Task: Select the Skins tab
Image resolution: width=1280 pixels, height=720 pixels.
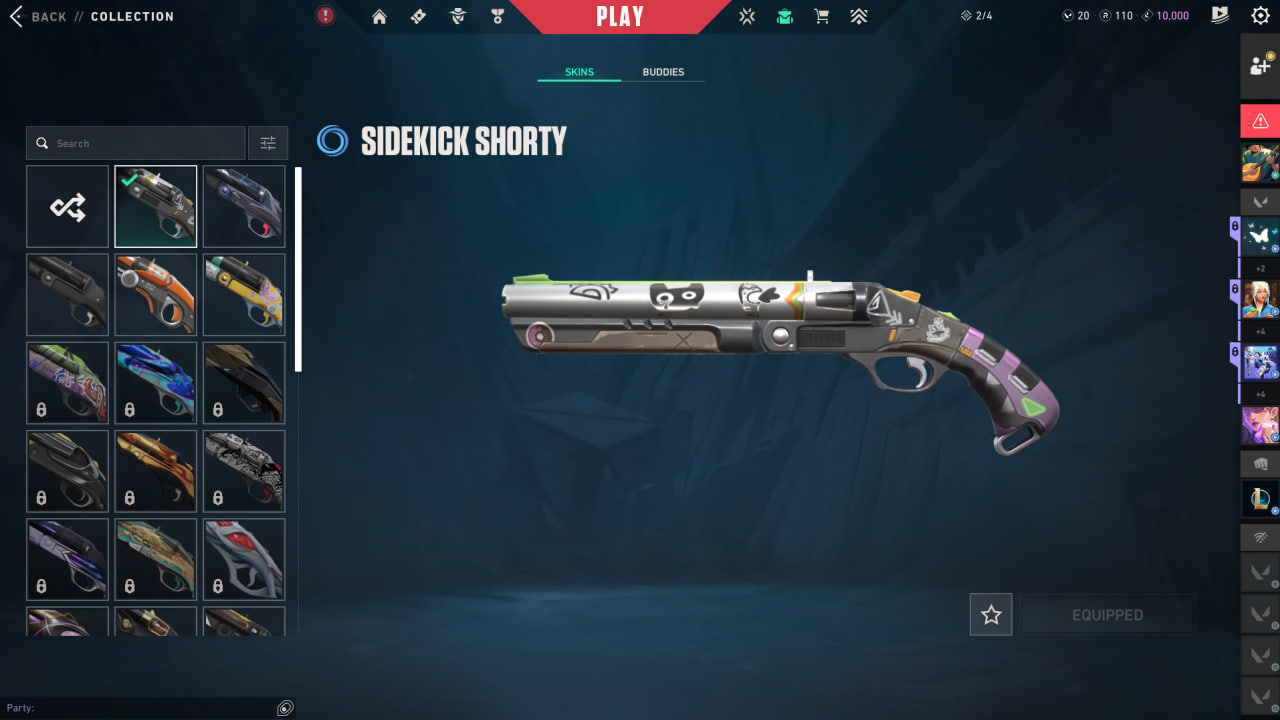Action: click(x=579, y=72)
